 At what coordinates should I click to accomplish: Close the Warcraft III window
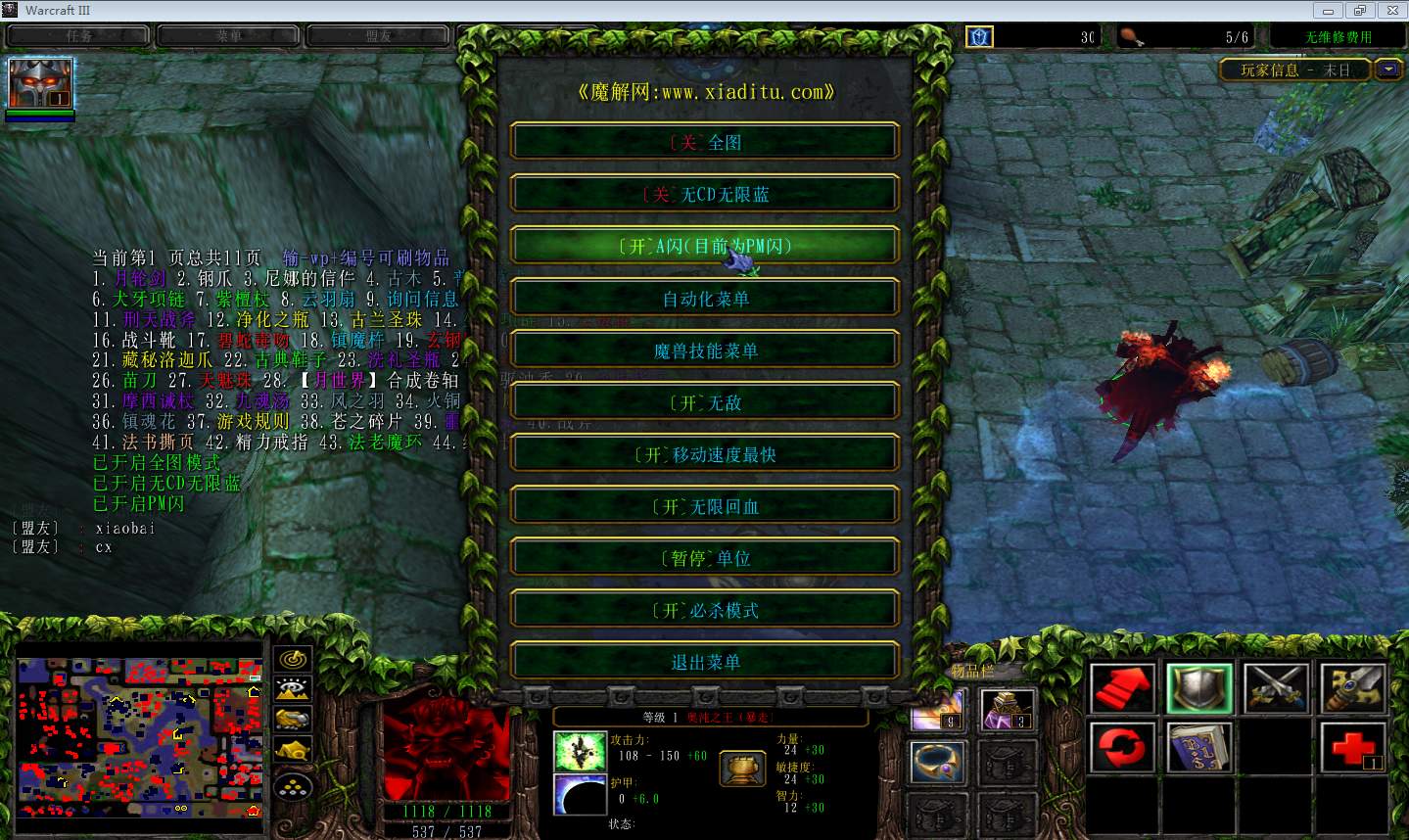(x=1390, y=10)
